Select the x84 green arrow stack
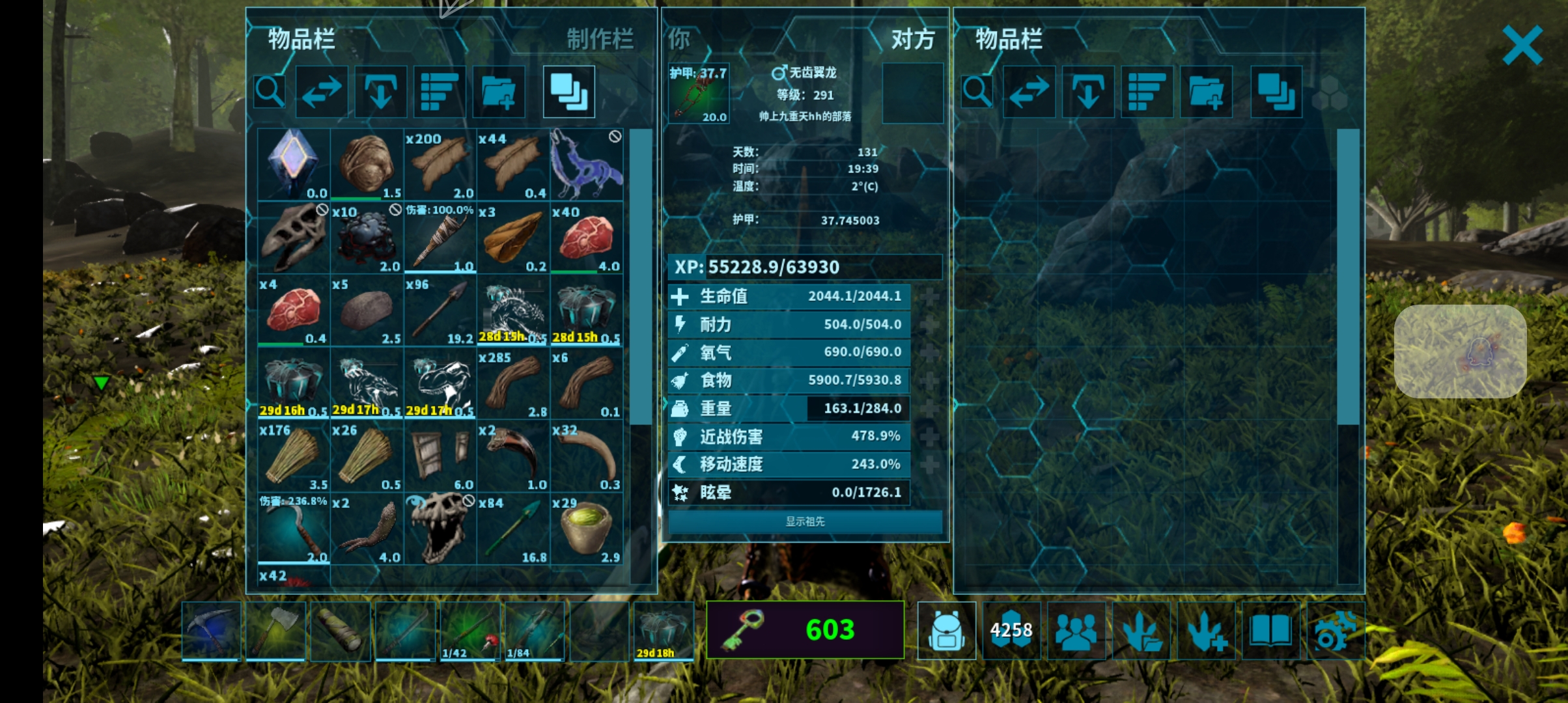Screen dimensions: 1568x703 pos(513,529)
